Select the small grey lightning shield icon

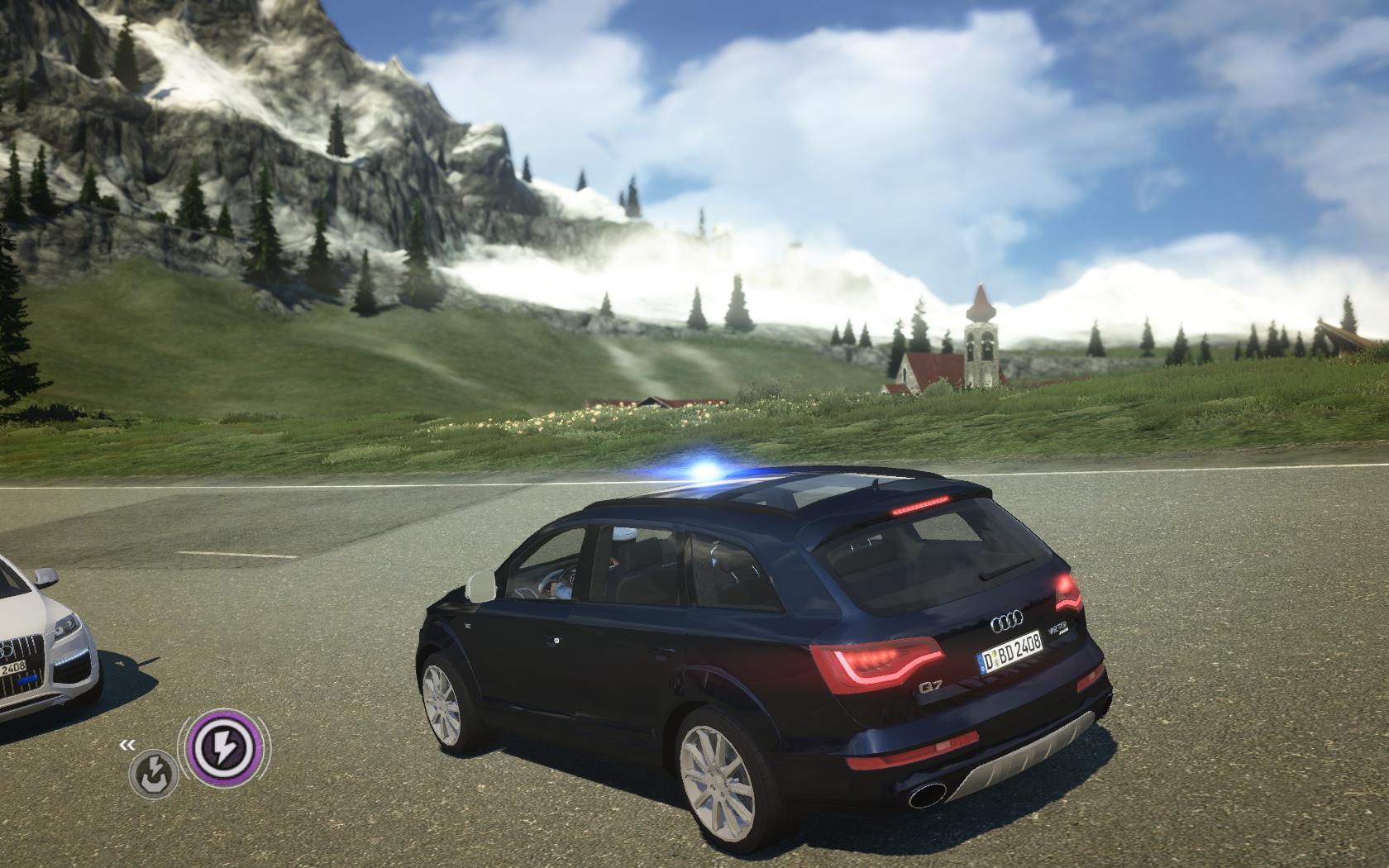[x=154, y=775]
